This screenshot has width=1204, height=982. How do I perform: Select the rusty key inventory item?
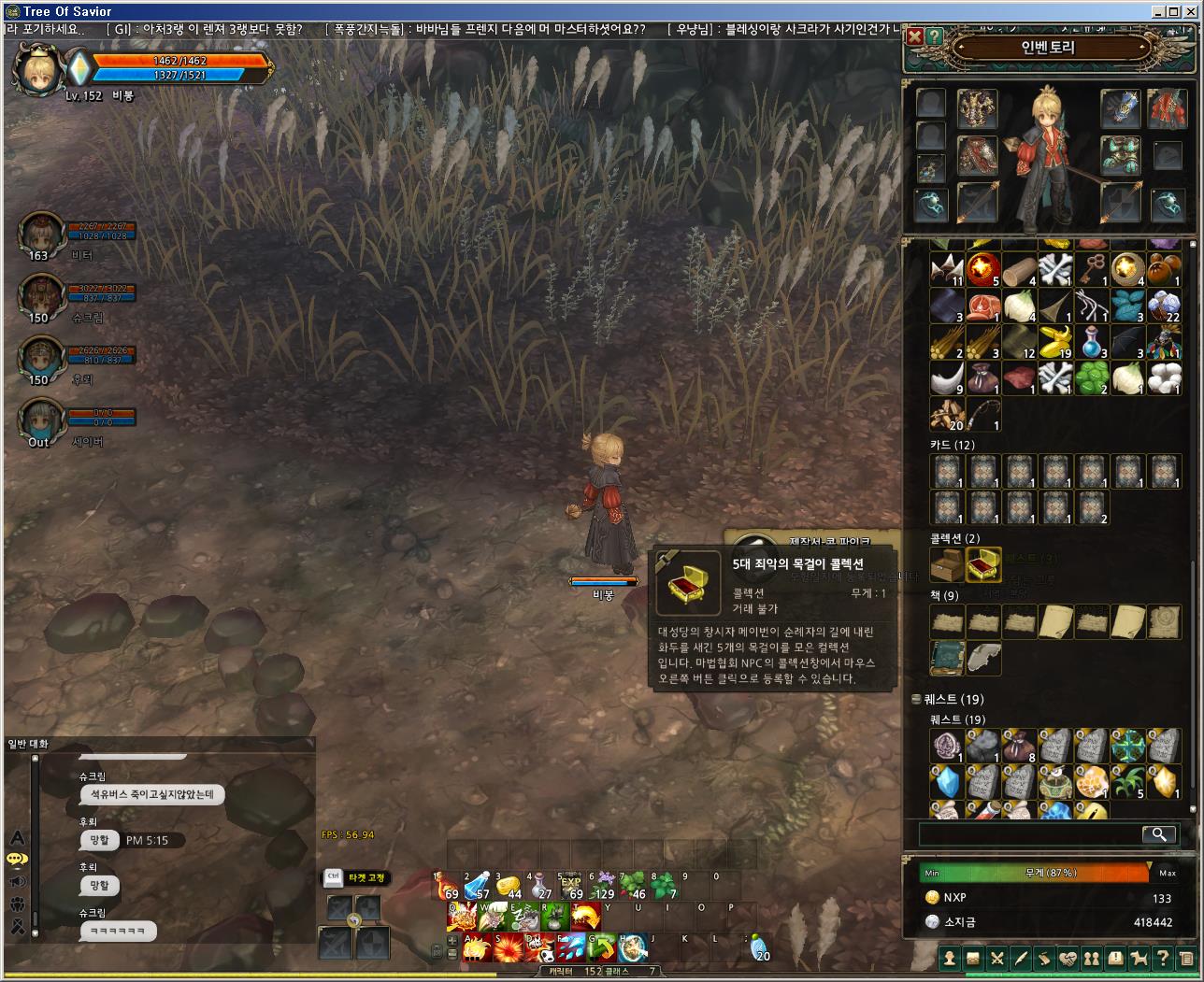coord(1093,269)
